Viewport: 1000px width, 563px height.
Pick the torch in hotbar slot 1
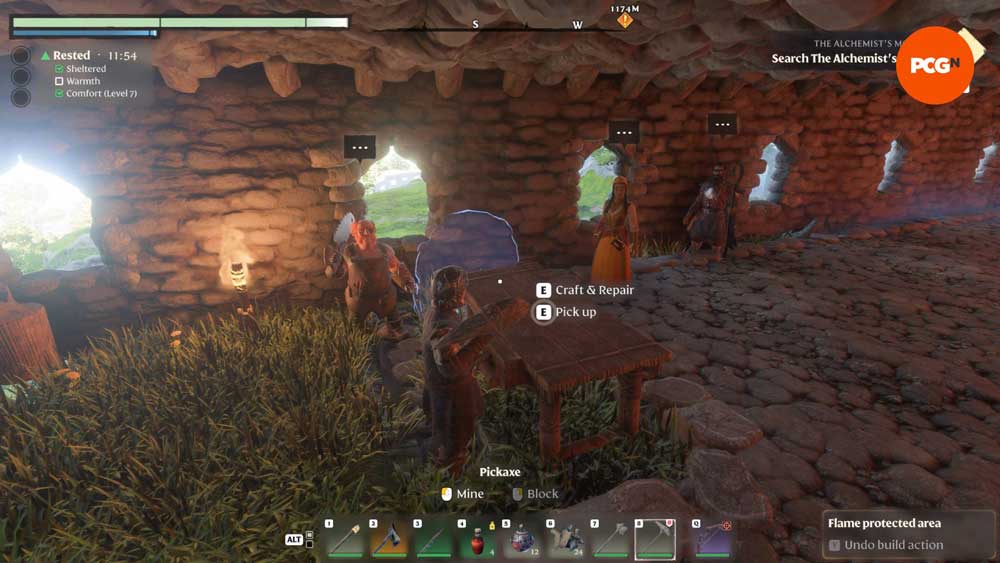pyautogui.click(x=344, y=540)
